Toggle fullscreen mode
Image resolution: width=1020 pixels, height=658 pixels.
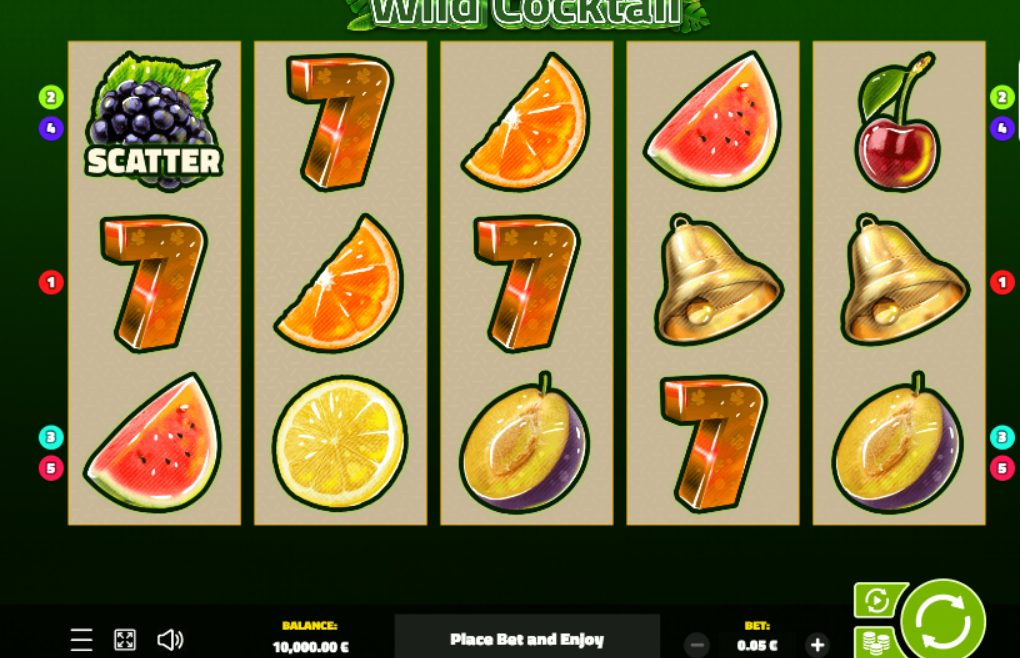tap(125, 640)
